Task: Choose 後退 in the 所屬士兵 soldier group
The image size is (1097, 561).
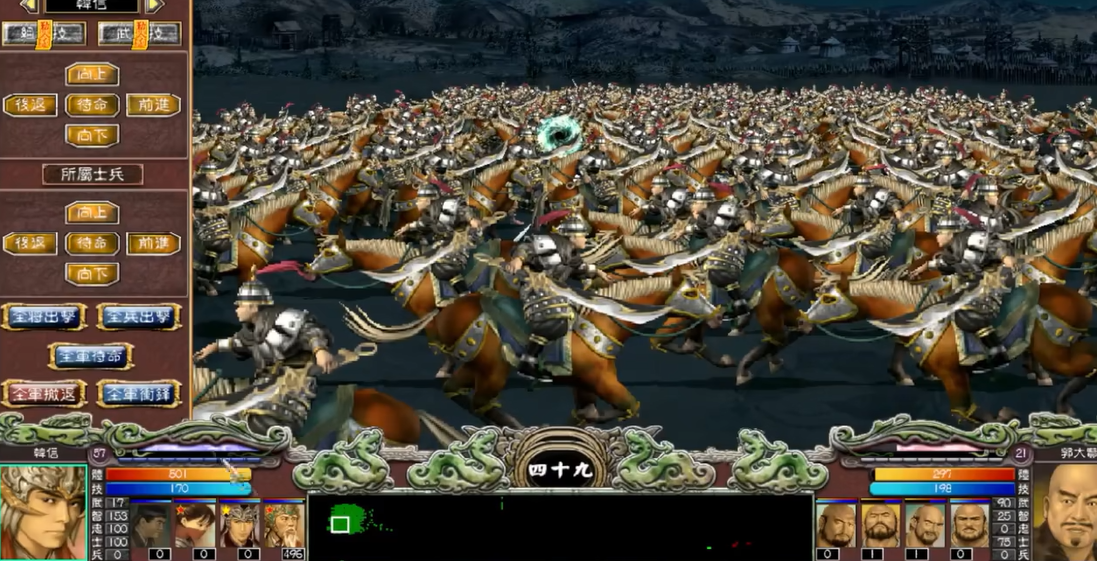Action: [30, 244]
